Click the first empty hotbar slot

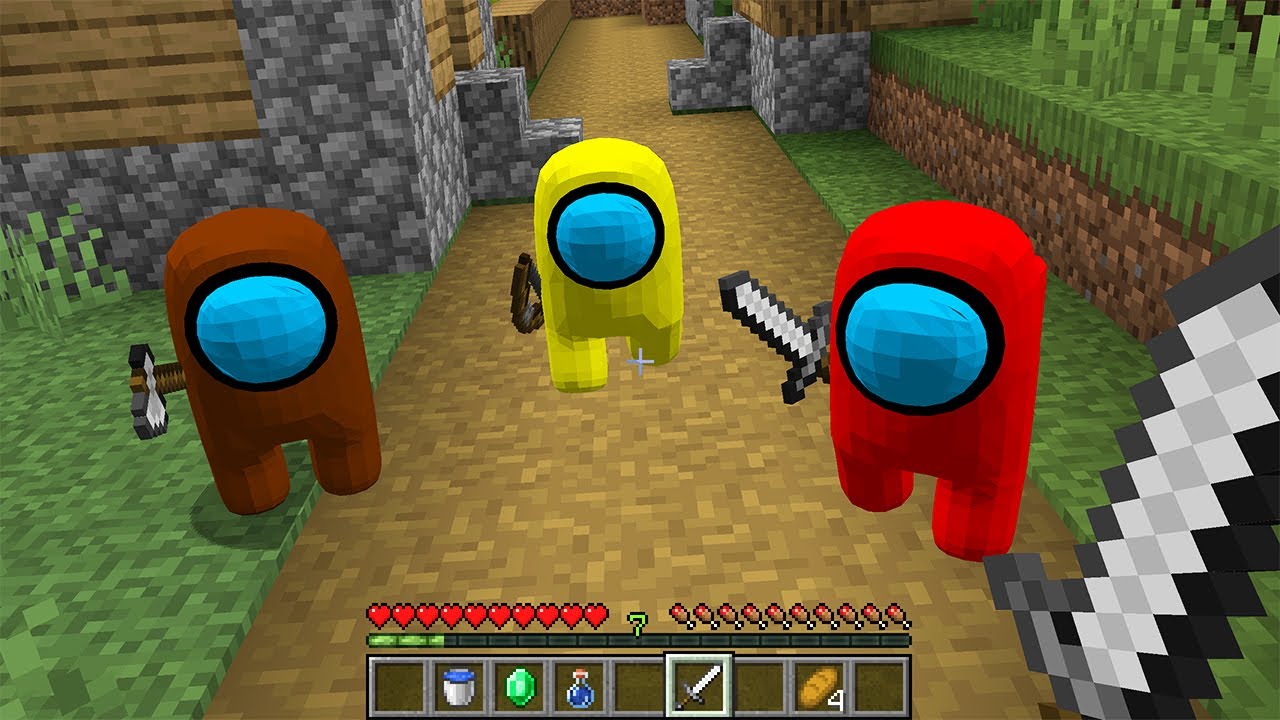coord(400,684)
